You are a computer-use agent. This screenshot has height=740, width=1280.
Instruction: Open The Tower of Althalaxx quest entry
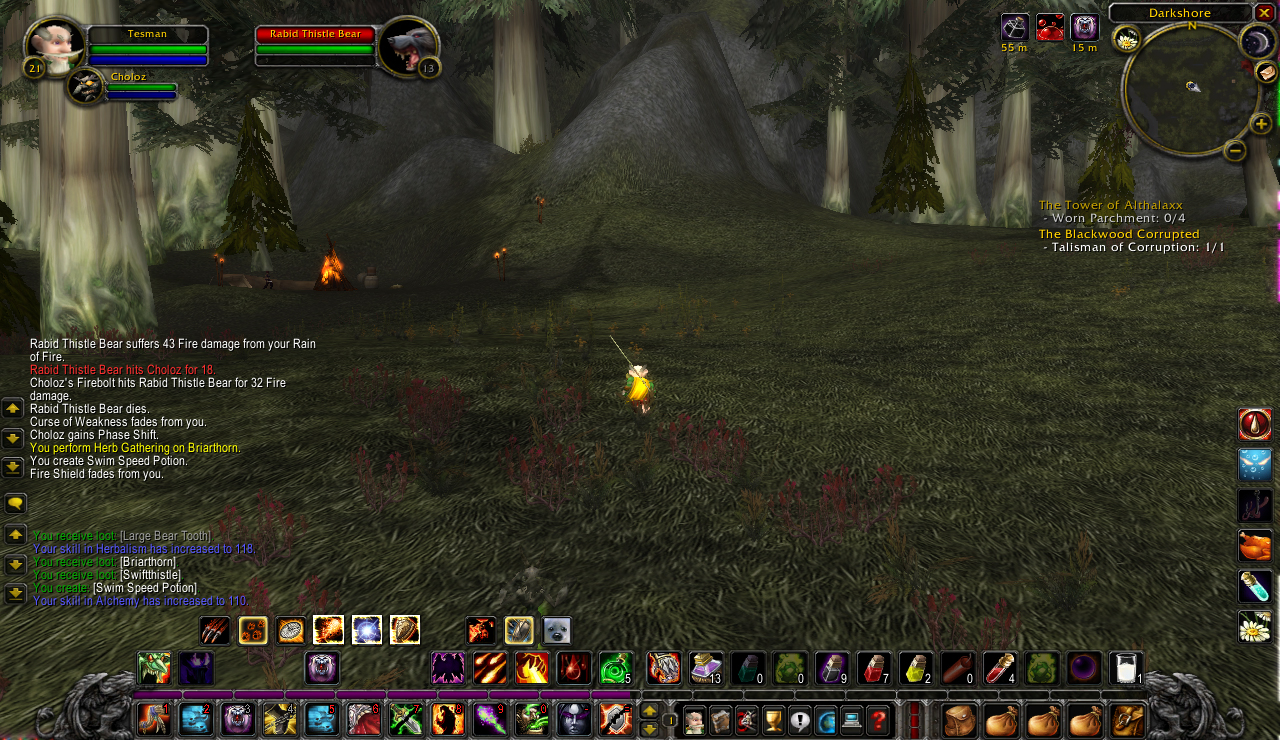click(1110, 205)
